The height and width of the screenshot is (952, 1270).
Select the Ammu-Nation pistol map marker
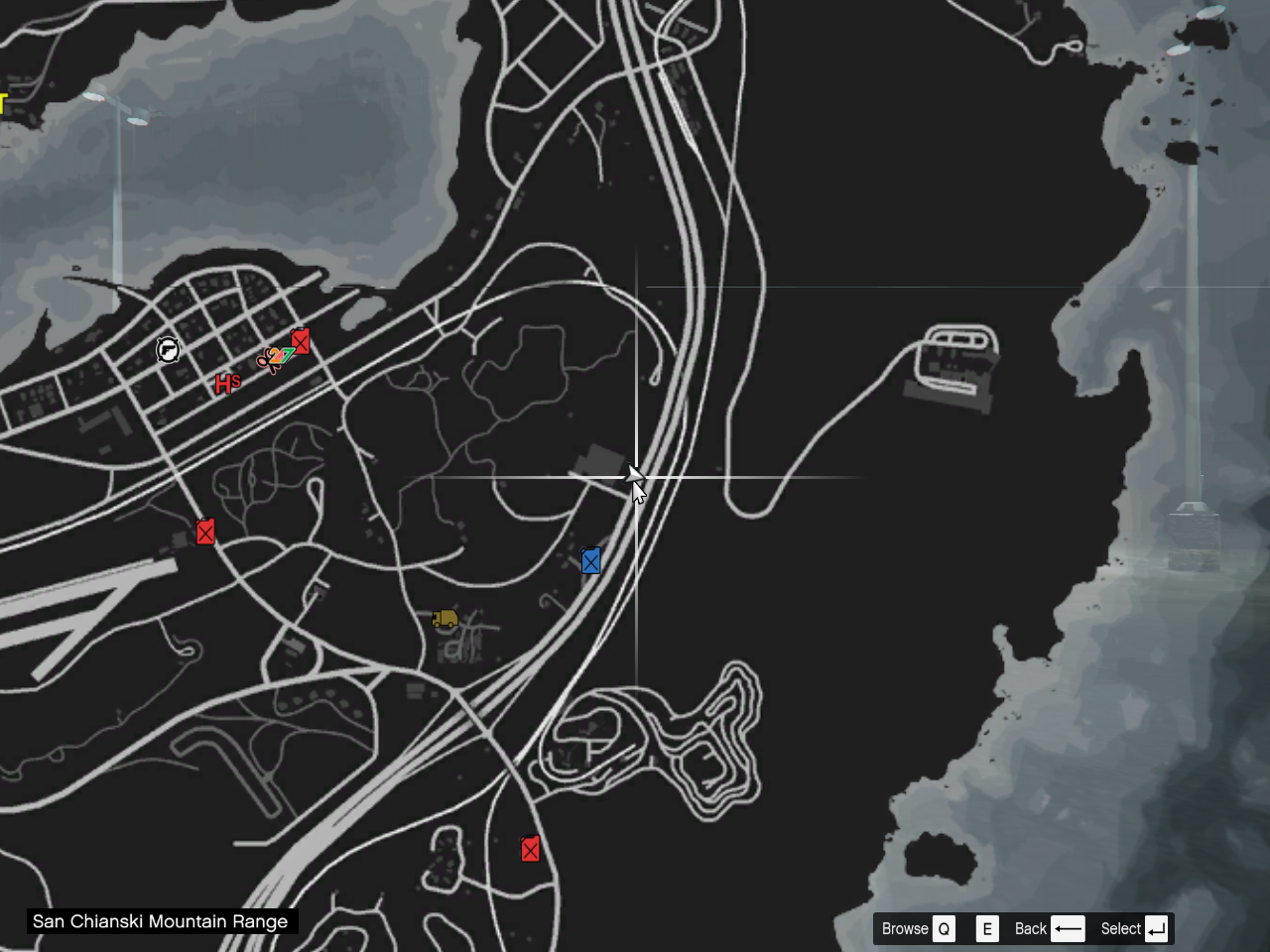click(168, 349)
